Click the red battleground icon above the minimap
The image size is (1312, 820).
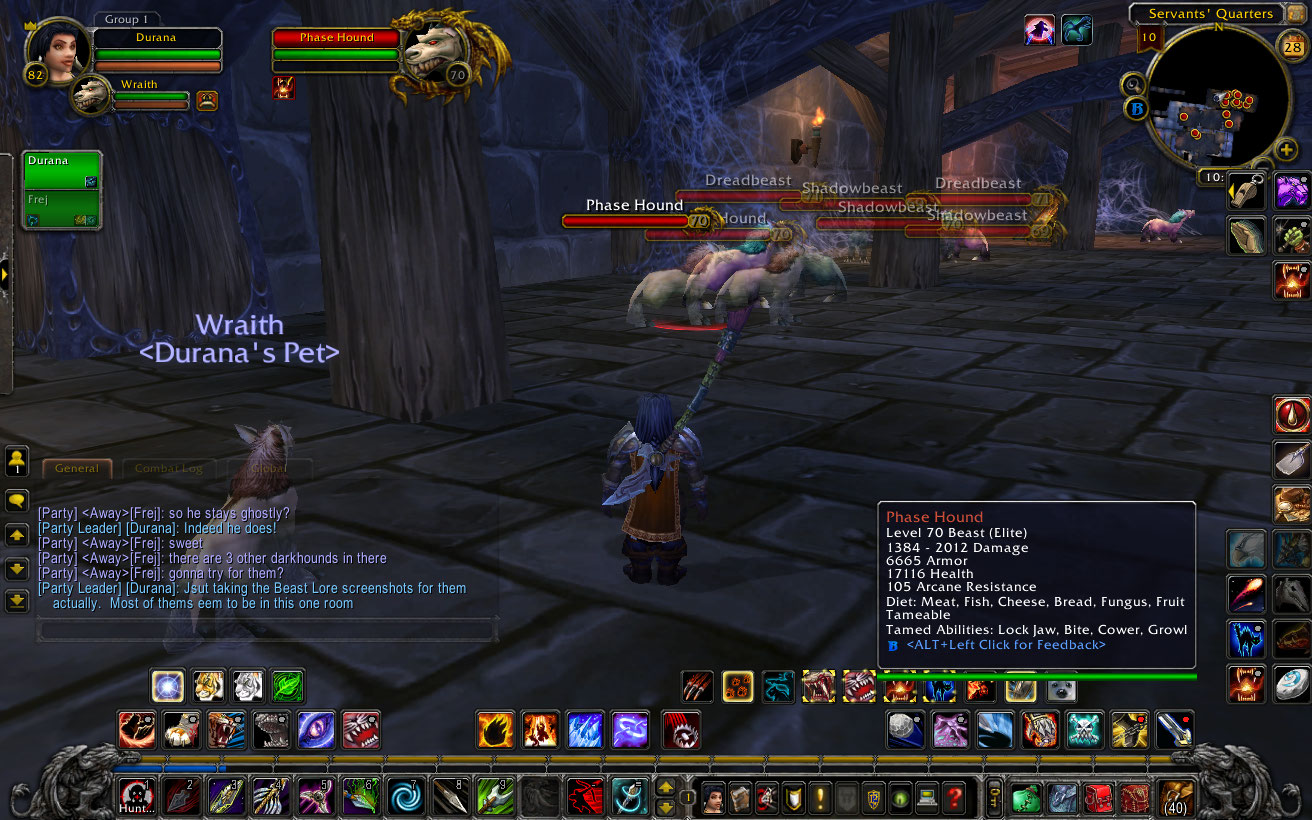[1038, 30]
